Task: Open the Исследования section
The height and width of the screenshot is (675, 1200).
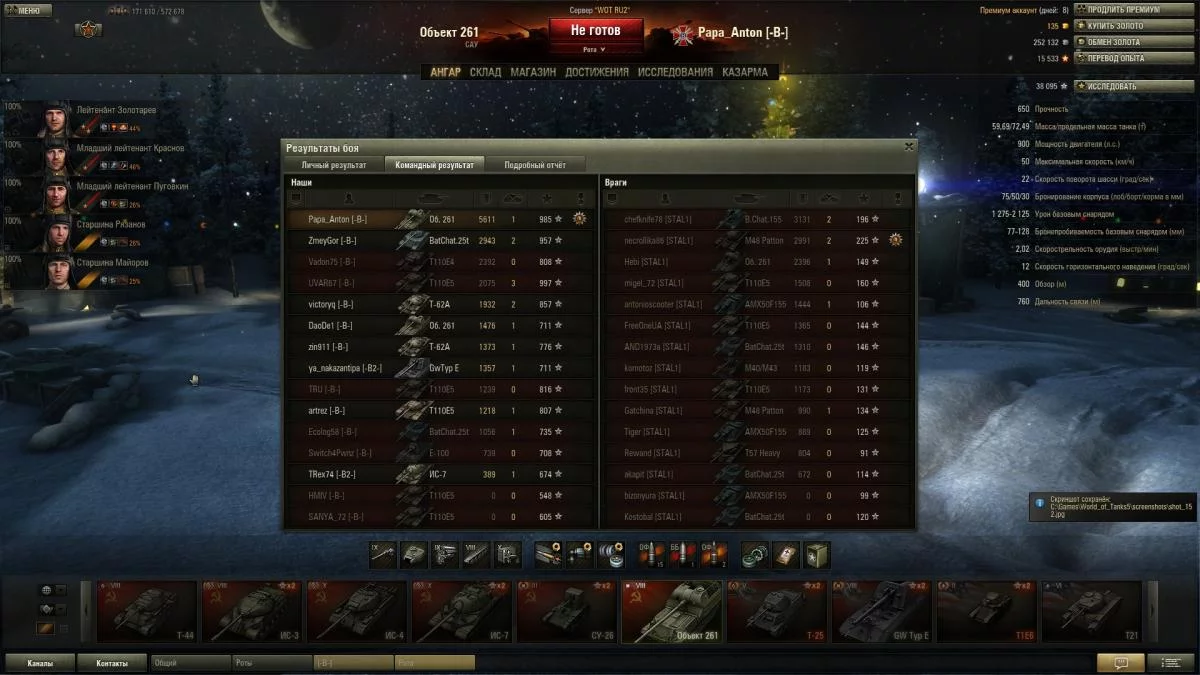Action: pyautogui.click(x=675, y=72)
